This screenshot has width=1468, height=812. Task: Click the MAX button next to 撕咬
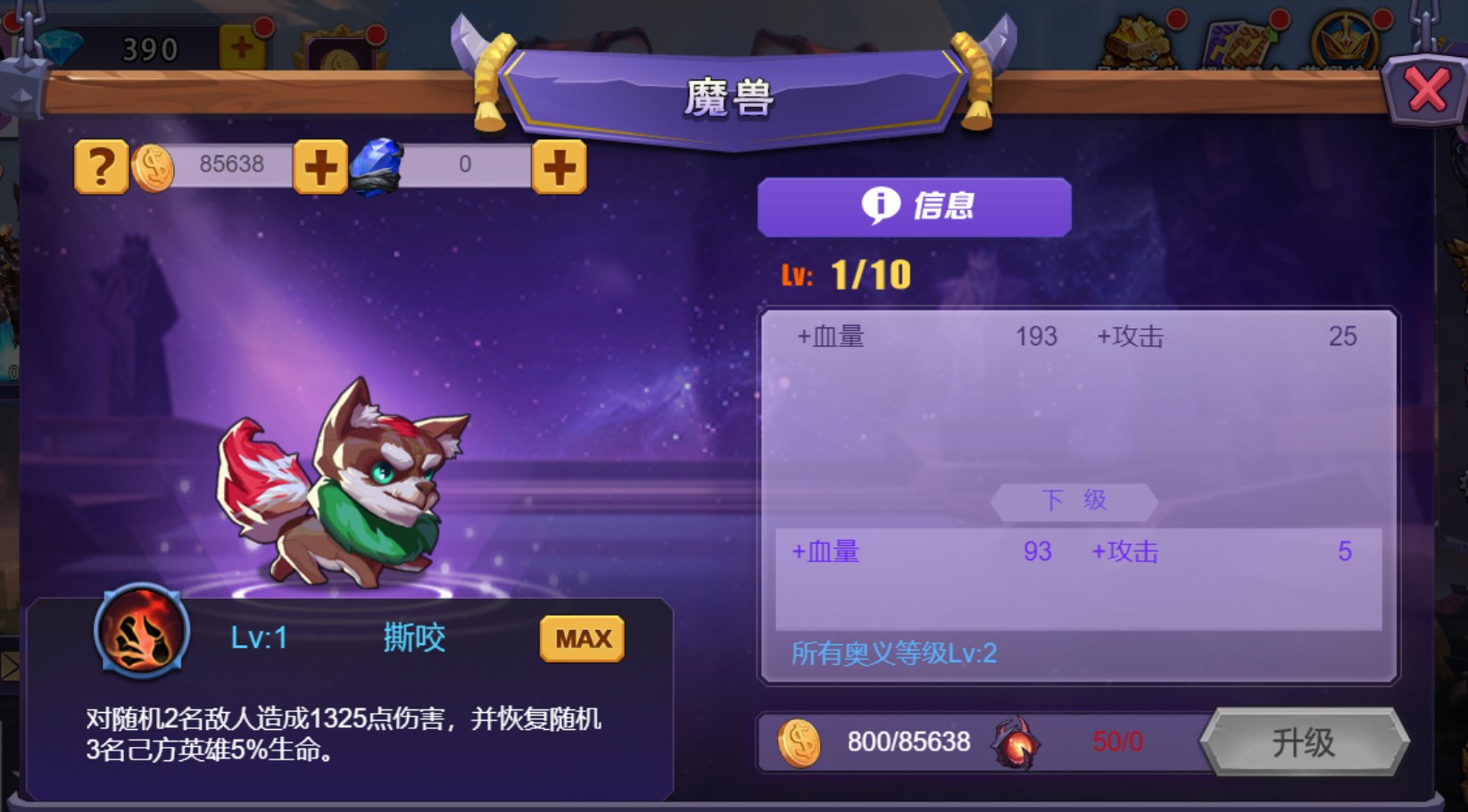581,637
